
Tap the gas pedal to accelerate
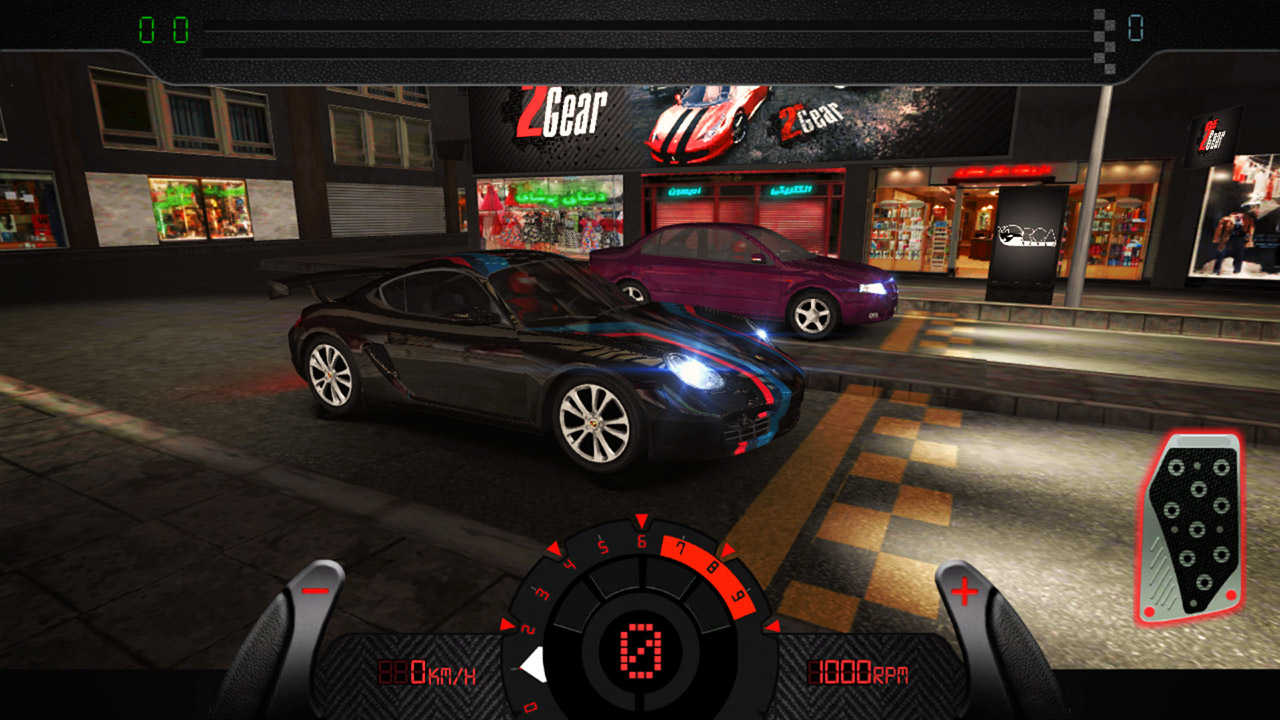coord(1190,527)
